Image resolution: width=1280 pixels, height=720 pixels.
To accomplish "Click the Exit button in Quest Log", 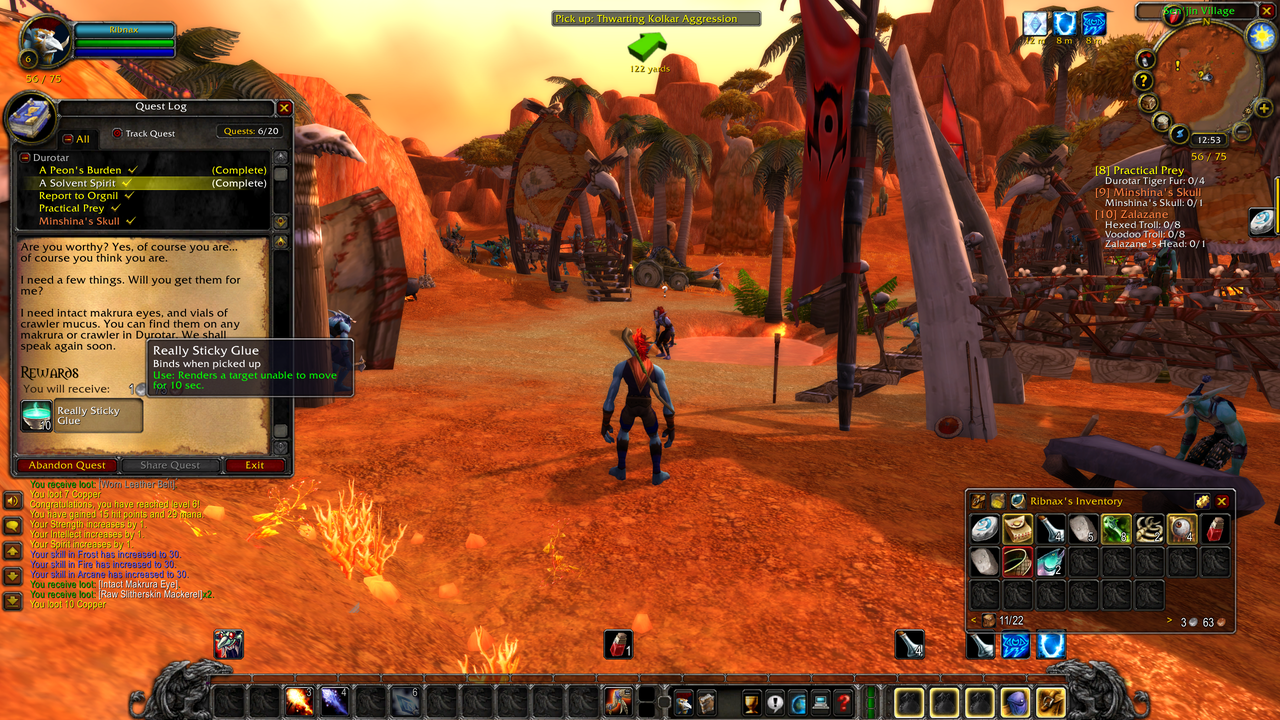I will 255,465.
